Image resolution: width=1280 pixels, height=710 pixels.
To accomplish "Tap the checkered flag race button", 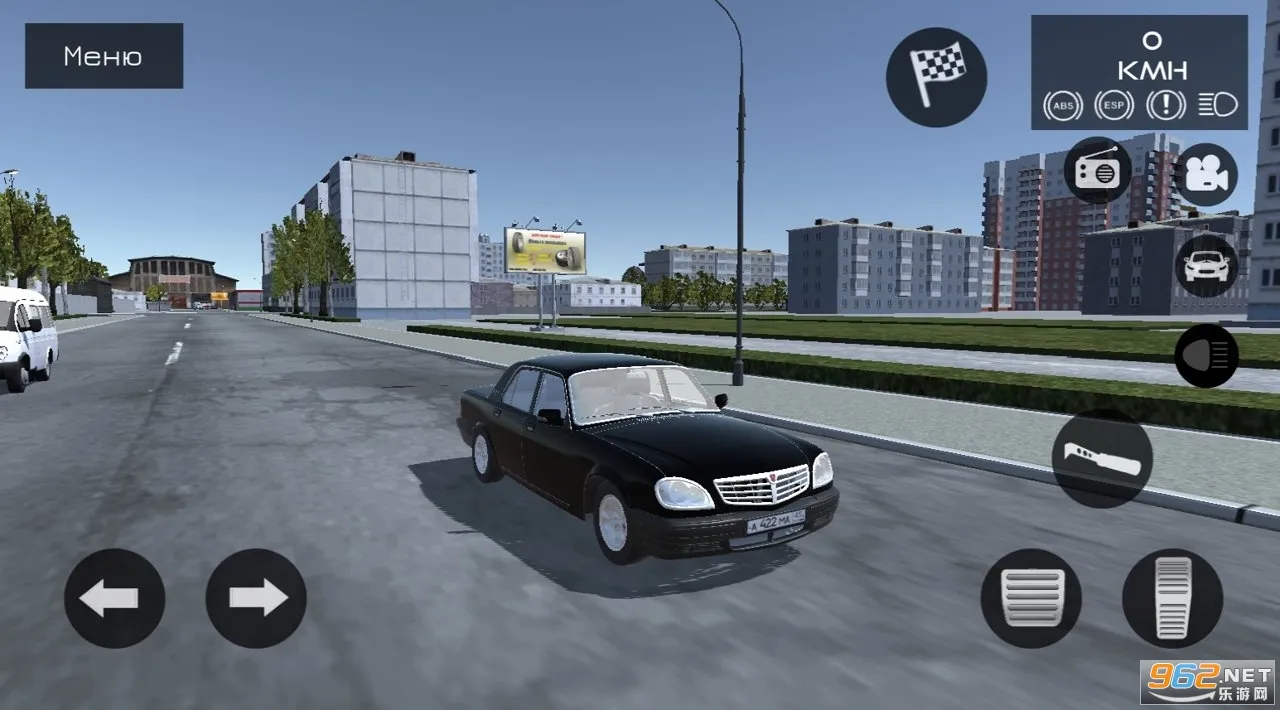I will (x=936, y=77).
